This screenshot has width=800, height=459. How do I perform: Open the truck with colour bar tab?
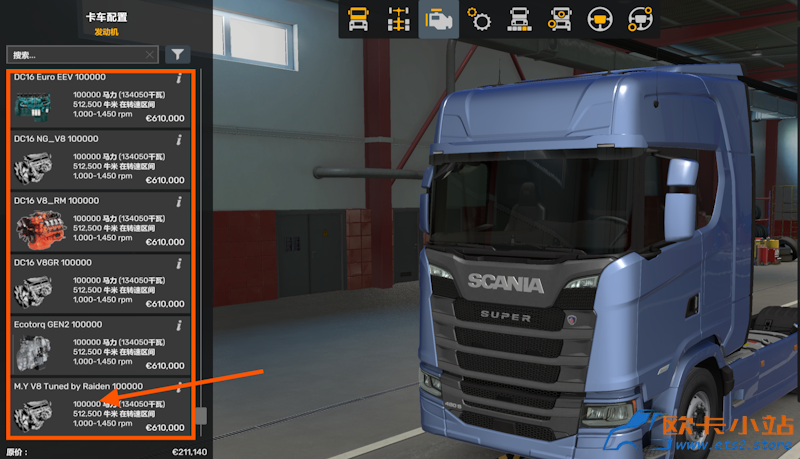[519, 19]
